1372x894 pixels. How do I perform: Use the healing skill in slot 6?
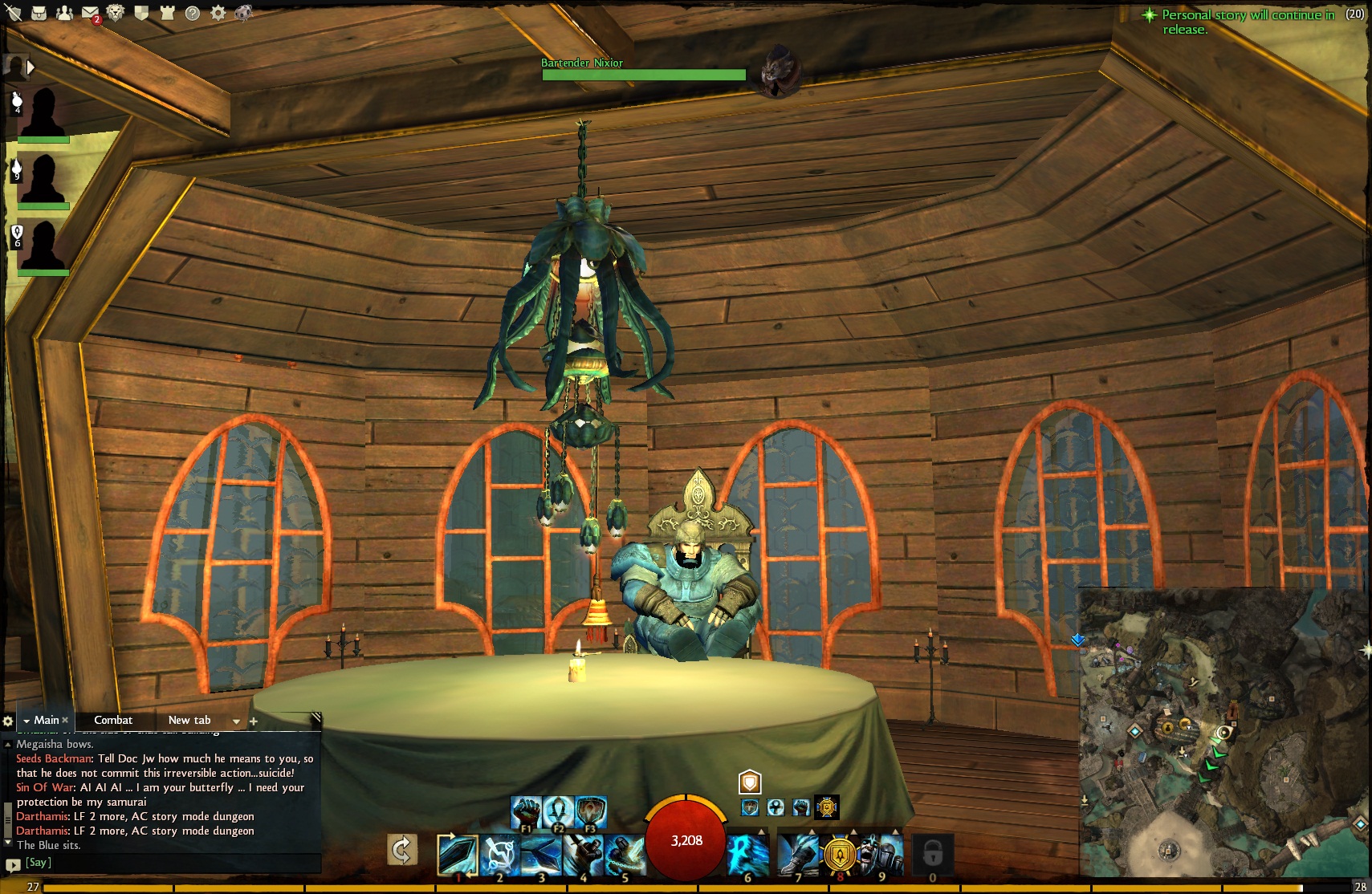(x=747, y=853)
